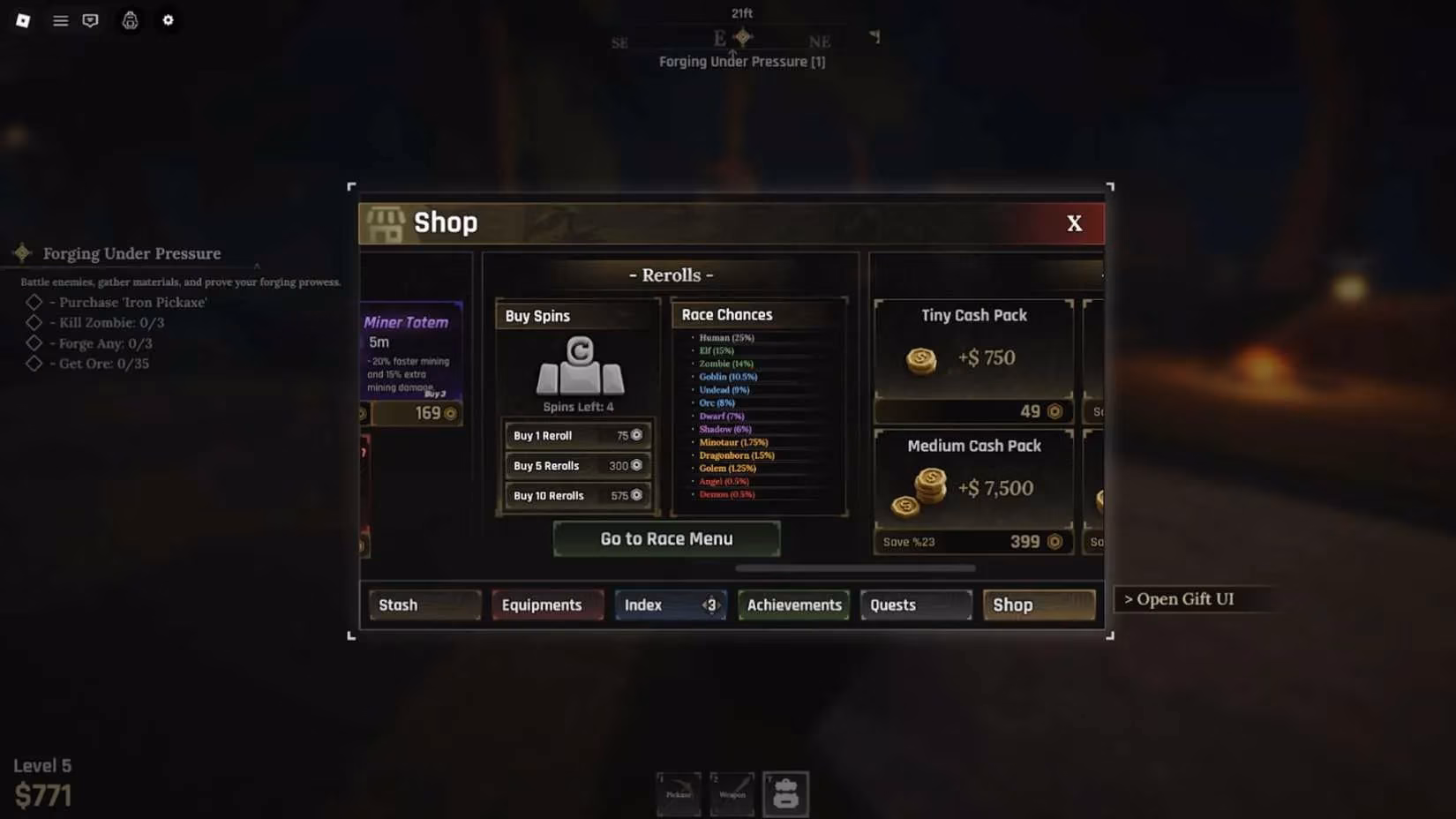Select the Weapon hotbar slot
The image size is (1456, 819).
coord(732,793)
